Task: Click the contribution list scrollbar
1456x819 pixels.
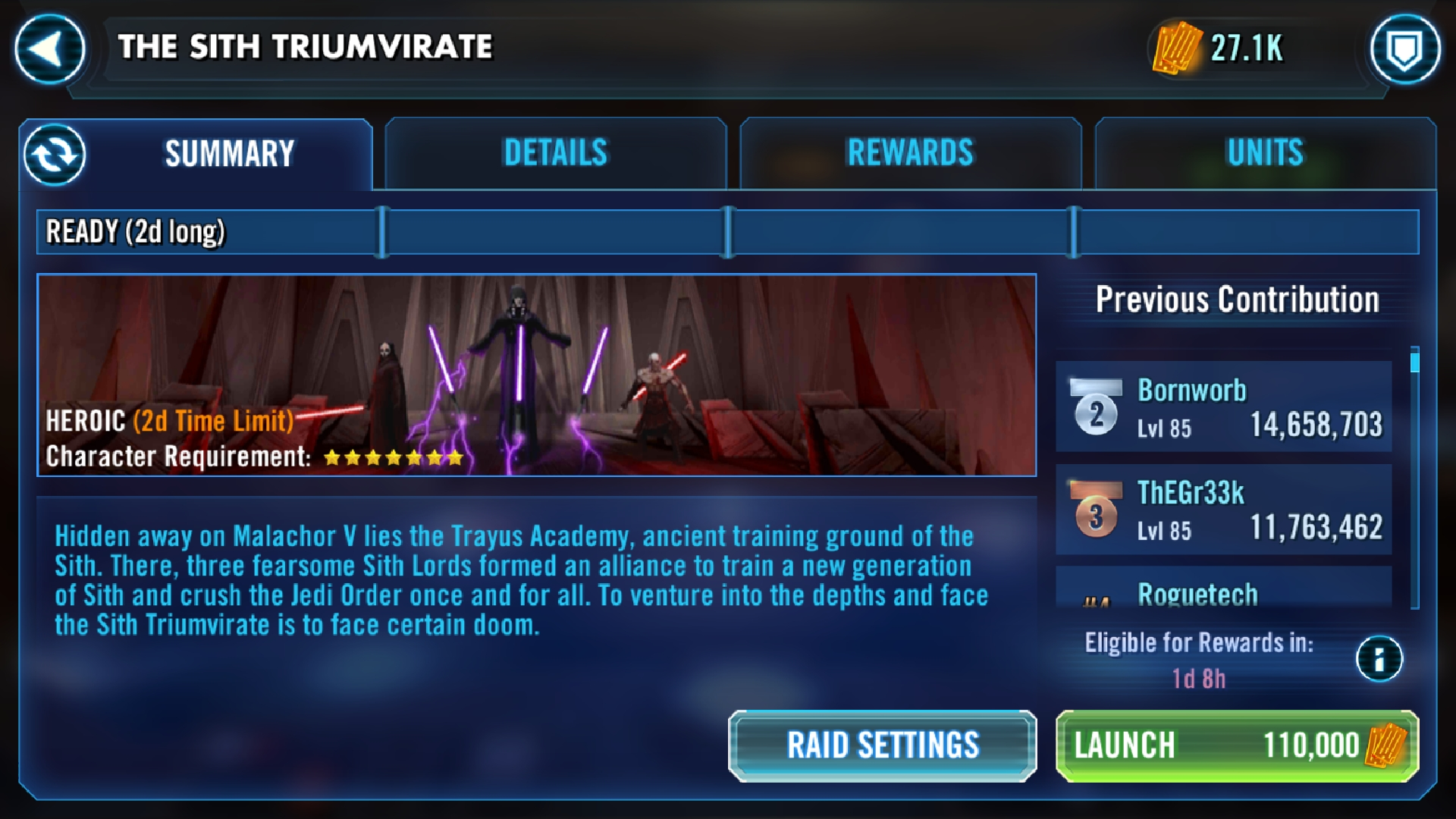Action: (1414, 478)
